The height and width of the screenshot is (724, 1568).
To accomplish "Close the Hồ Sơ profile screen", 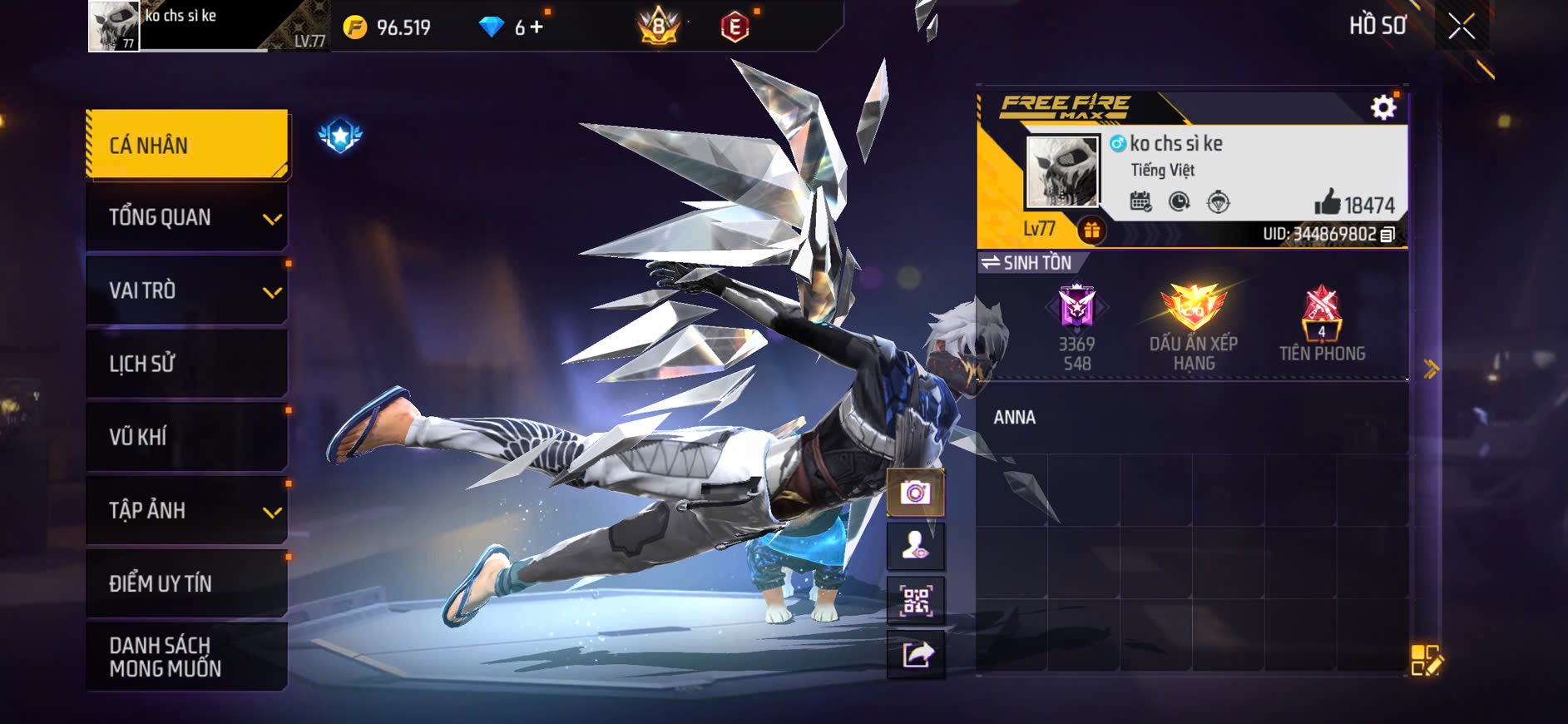I will pos(1461,27).
